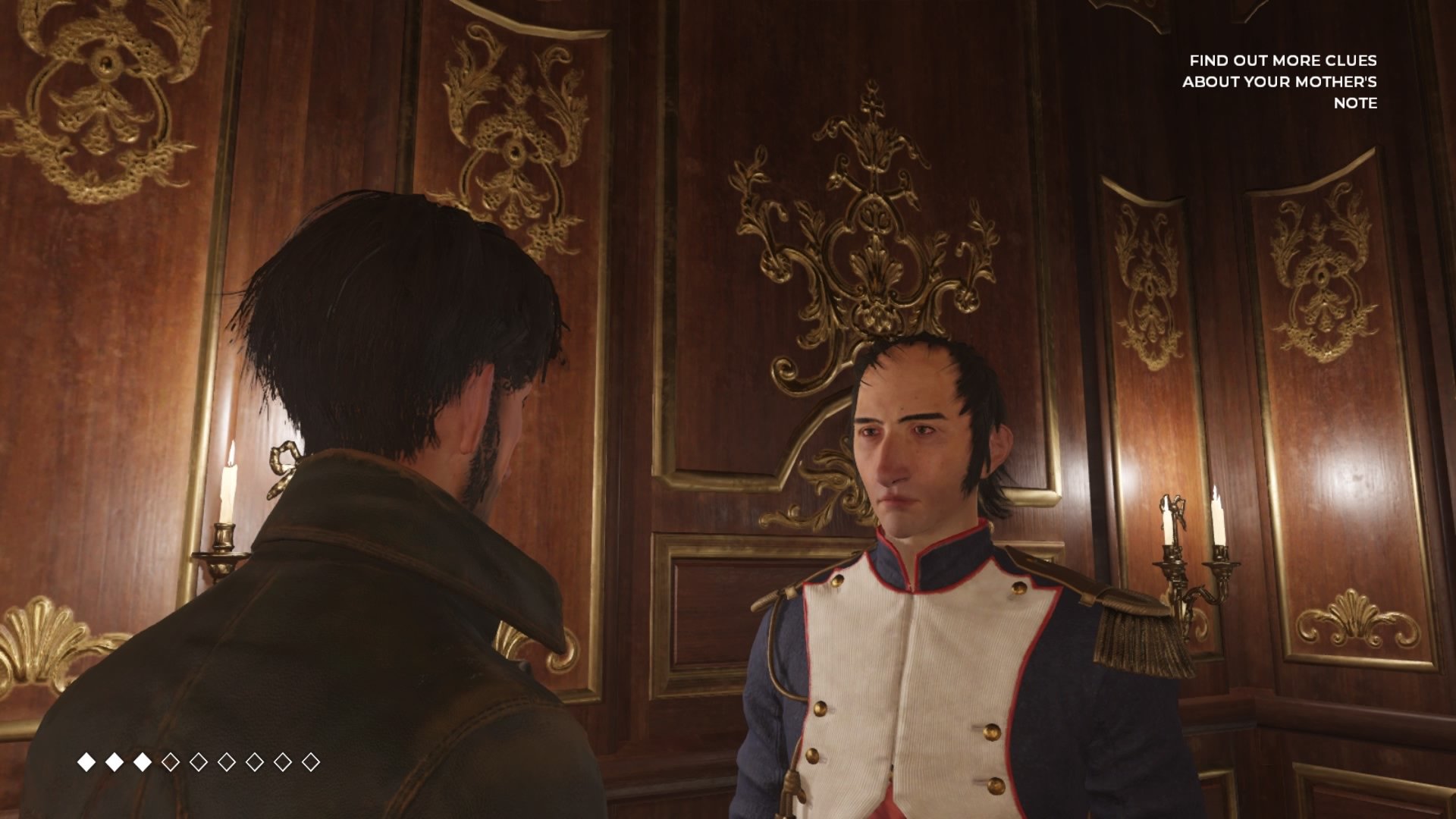Click the fifth diamond of the resource meter
Viewport: 1456px width, 819px height.
click(x=199, y=761)
